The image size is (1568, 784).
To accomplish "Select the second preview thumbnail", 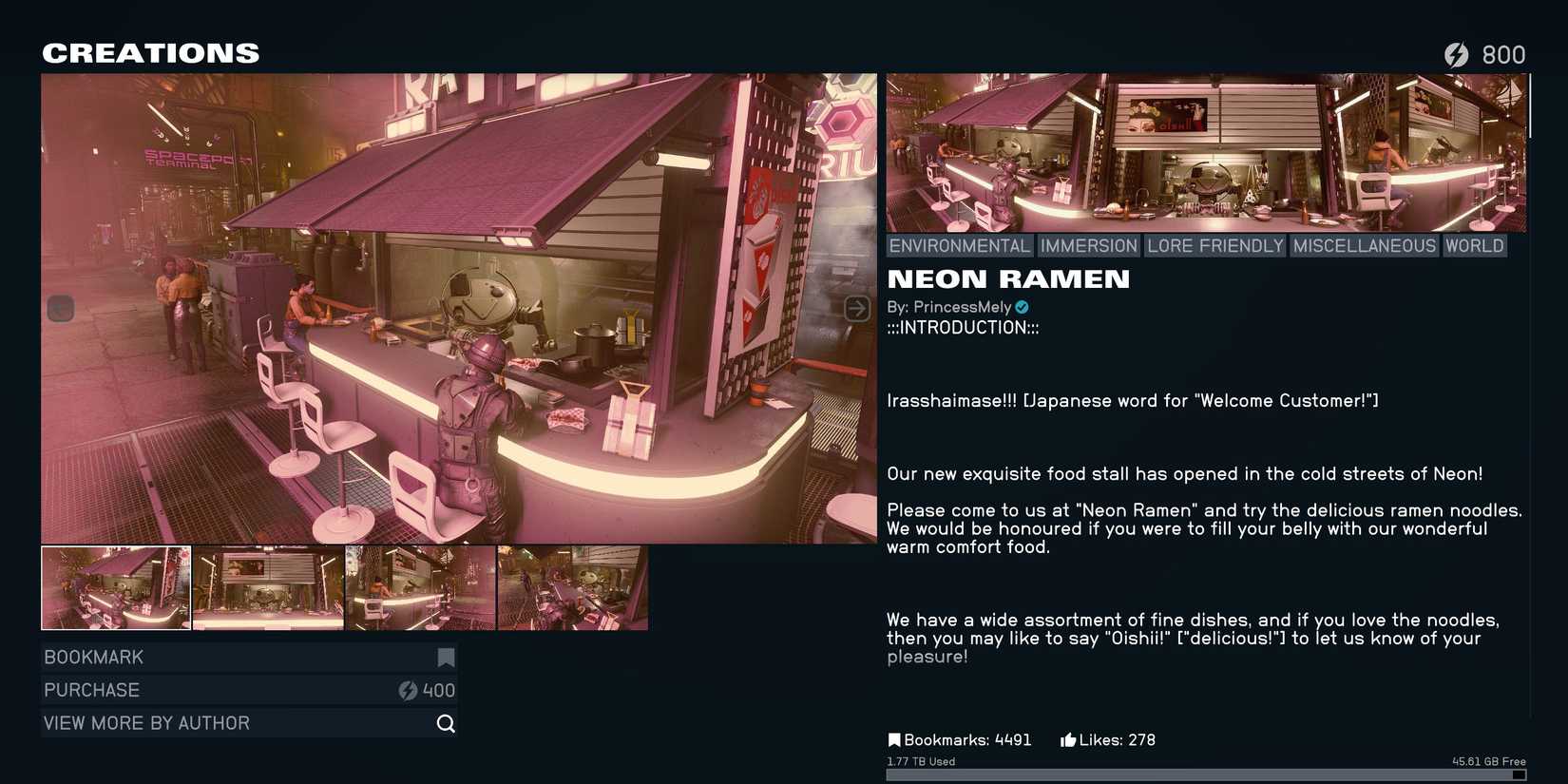I will pos(268,587).
